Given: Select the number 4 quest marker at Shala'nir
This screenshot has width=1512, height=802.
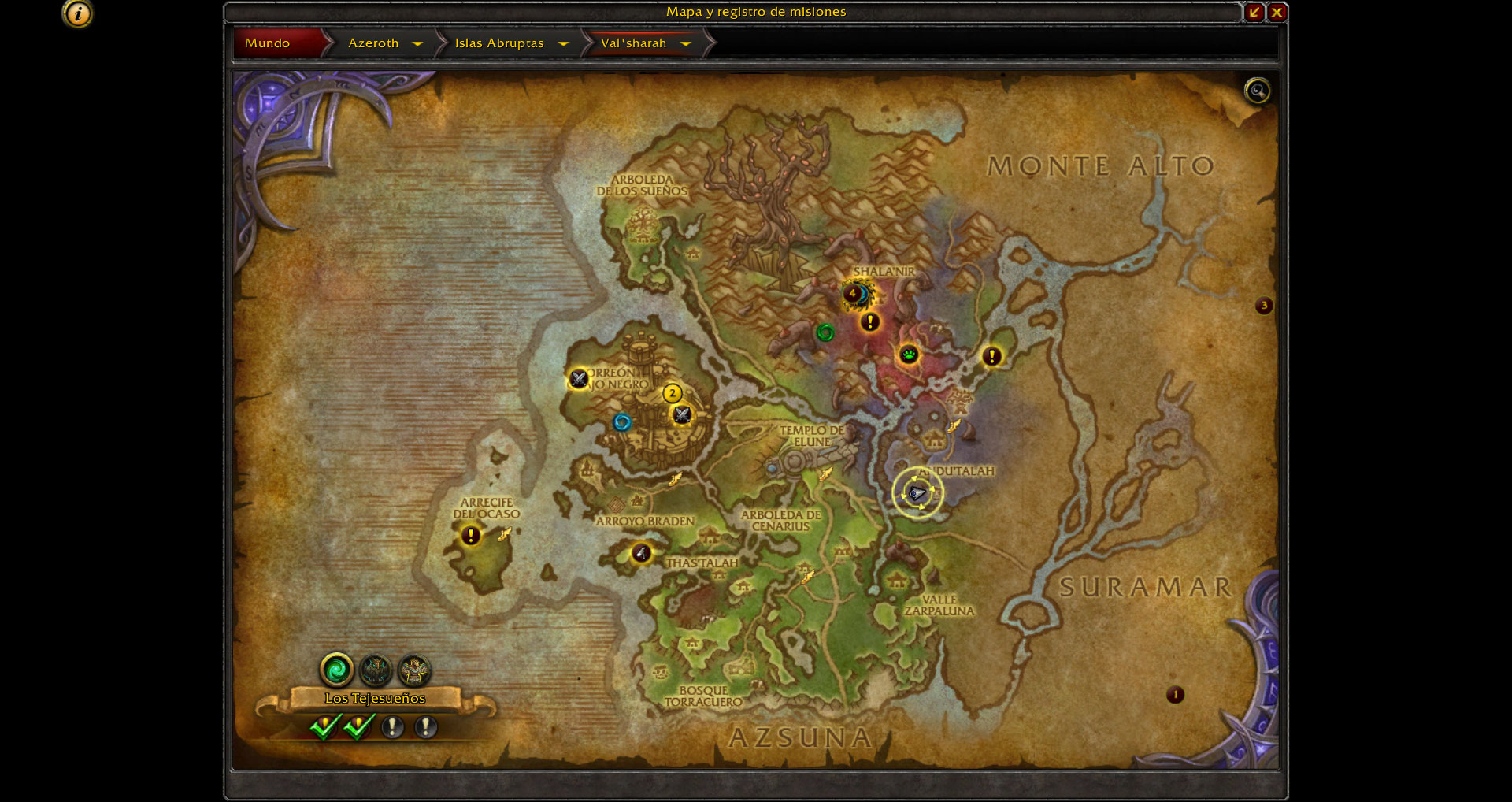Looking at the screenshot, I should (851, 293).
